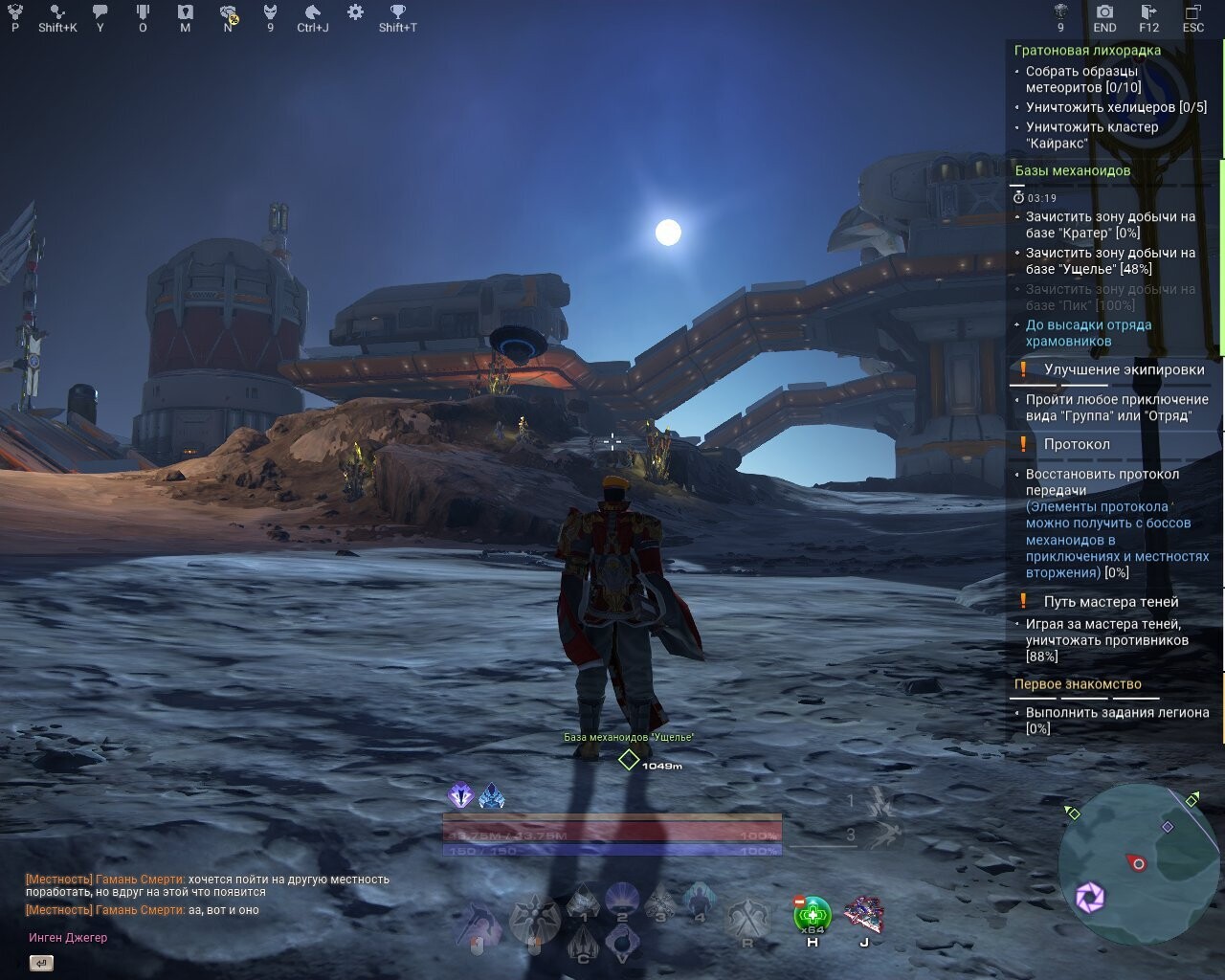This screenshot has width=1225, height=980.
Task: Select the 'Протокол' quest header
Action: pyautogui.click(x=1083, y=443)
